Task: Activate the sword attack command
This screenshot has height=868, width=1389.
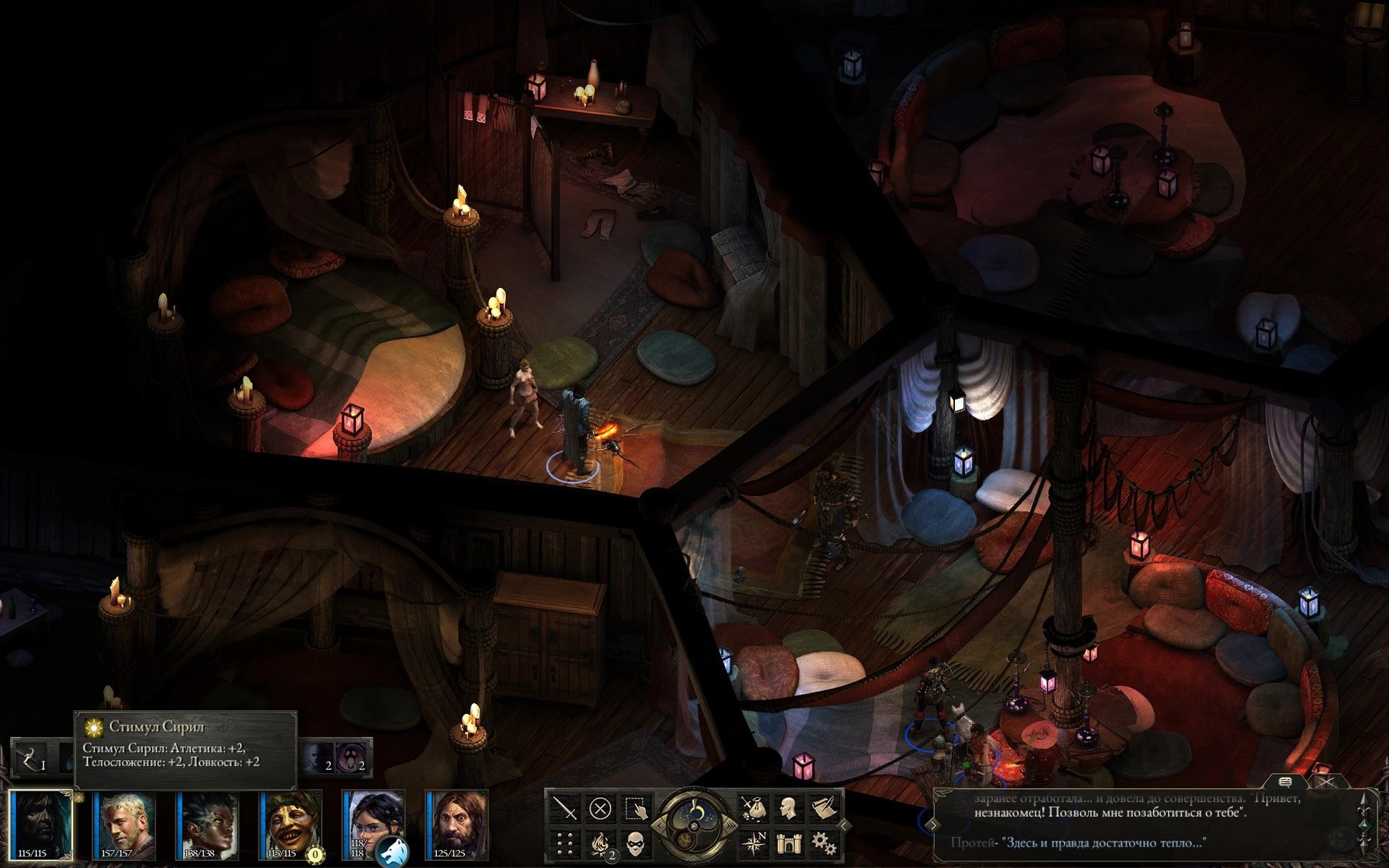Action: coord(565,809)
